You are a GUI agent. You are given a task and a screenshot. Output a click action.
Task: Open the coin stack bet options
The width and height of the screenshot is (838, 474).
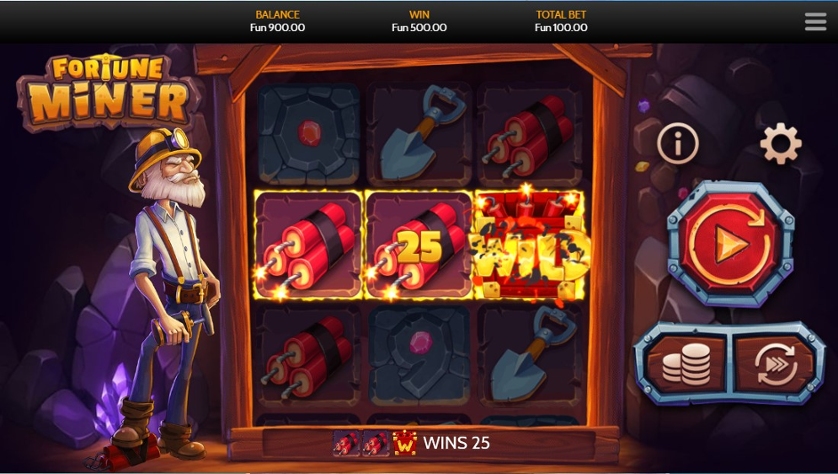[x=685, y=364]
